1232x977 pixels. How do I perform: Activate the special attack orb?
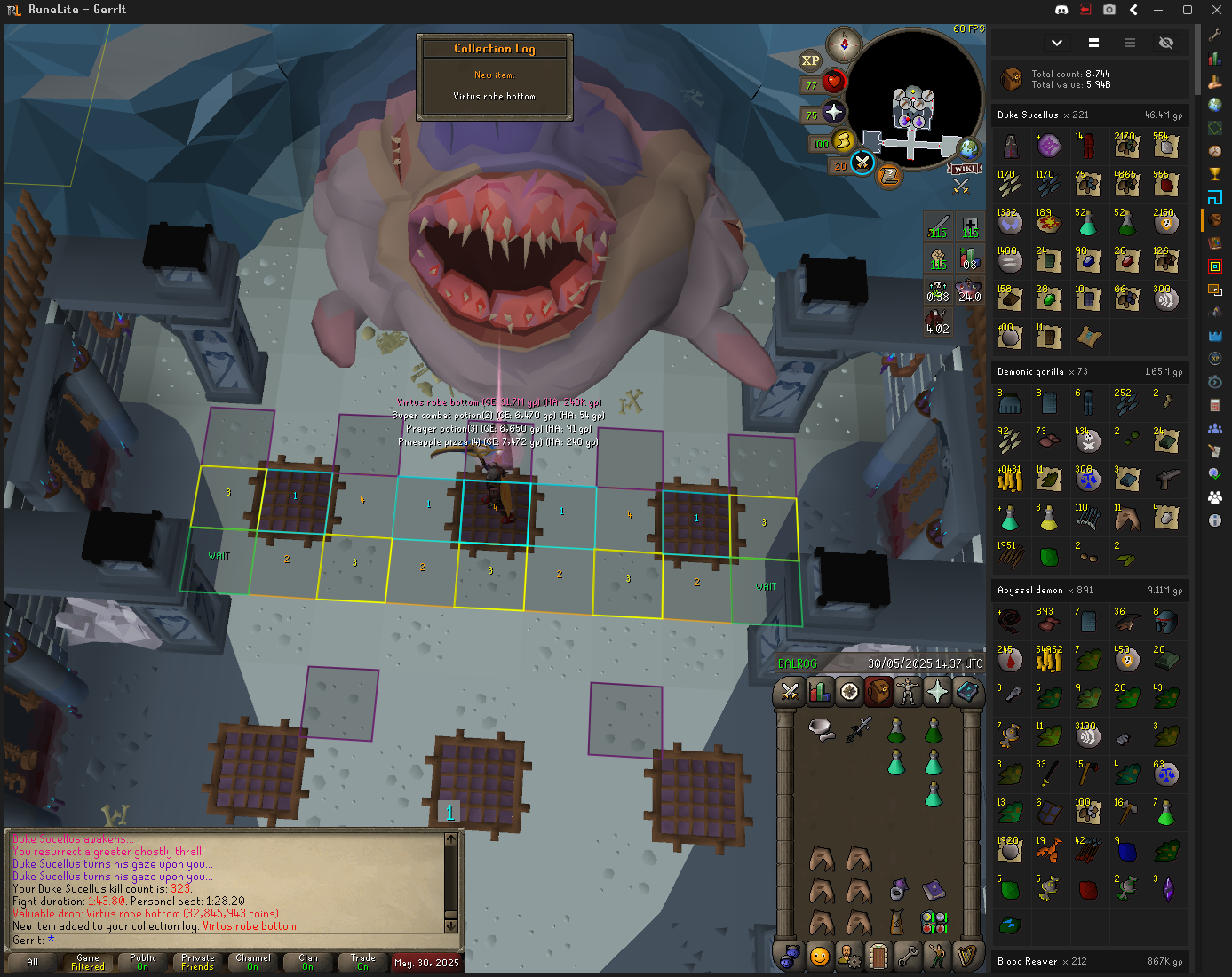(x=862, y=163)
